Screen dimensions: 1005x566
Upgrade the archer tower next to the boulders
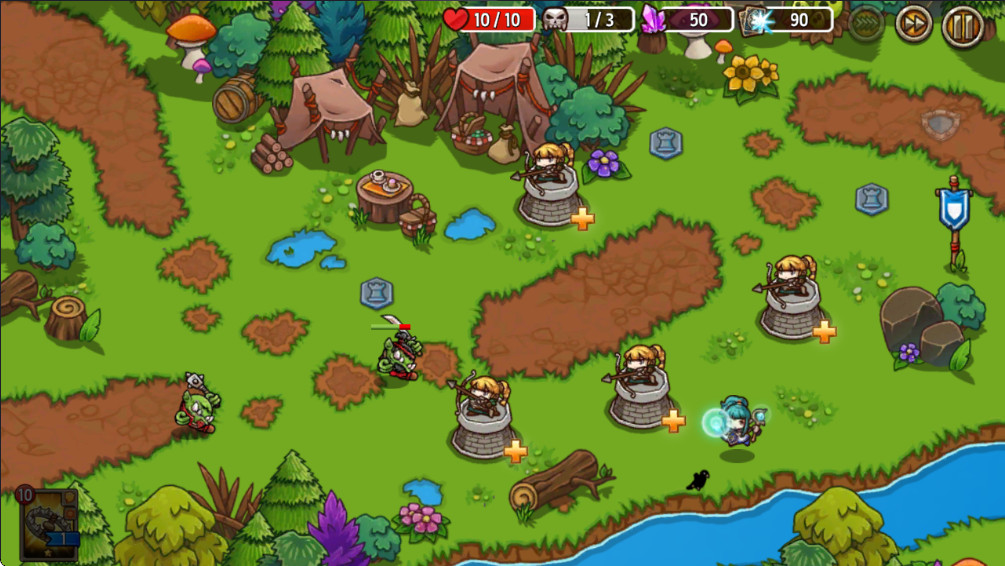824,331
